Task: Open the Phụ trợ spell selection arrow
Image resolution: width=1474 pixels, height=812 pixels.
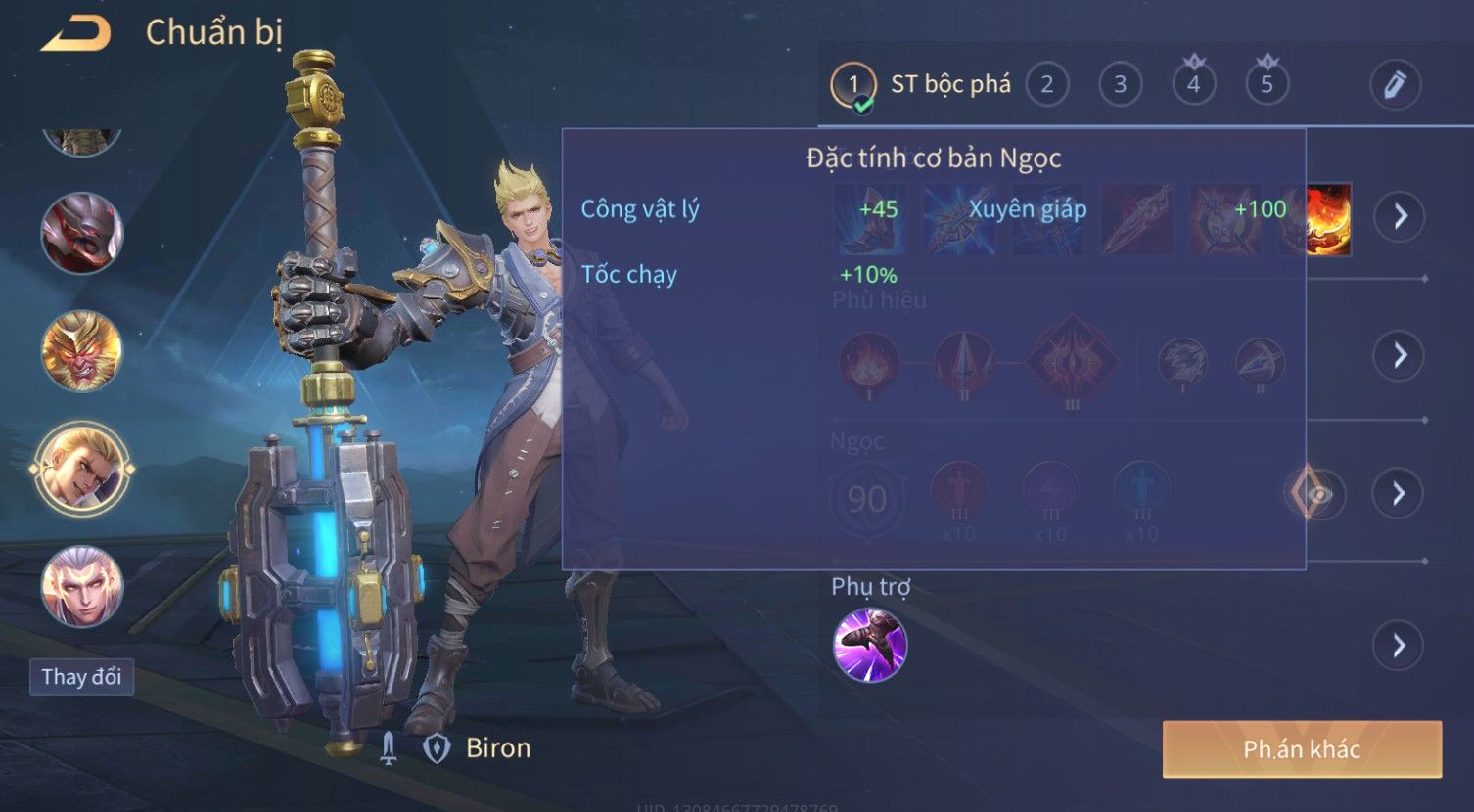Action: 1398,646
